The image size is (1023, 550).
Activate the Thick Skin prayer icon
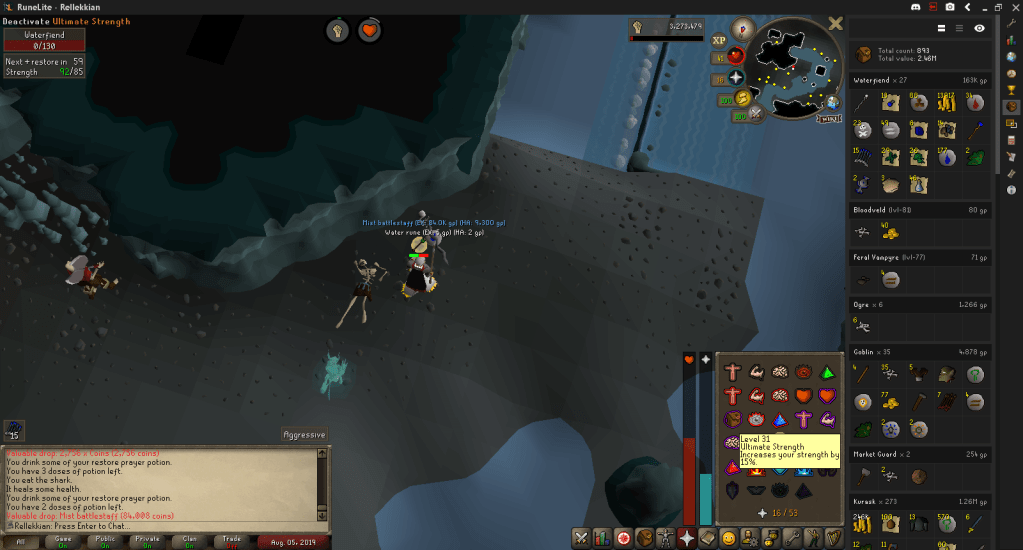733,373
